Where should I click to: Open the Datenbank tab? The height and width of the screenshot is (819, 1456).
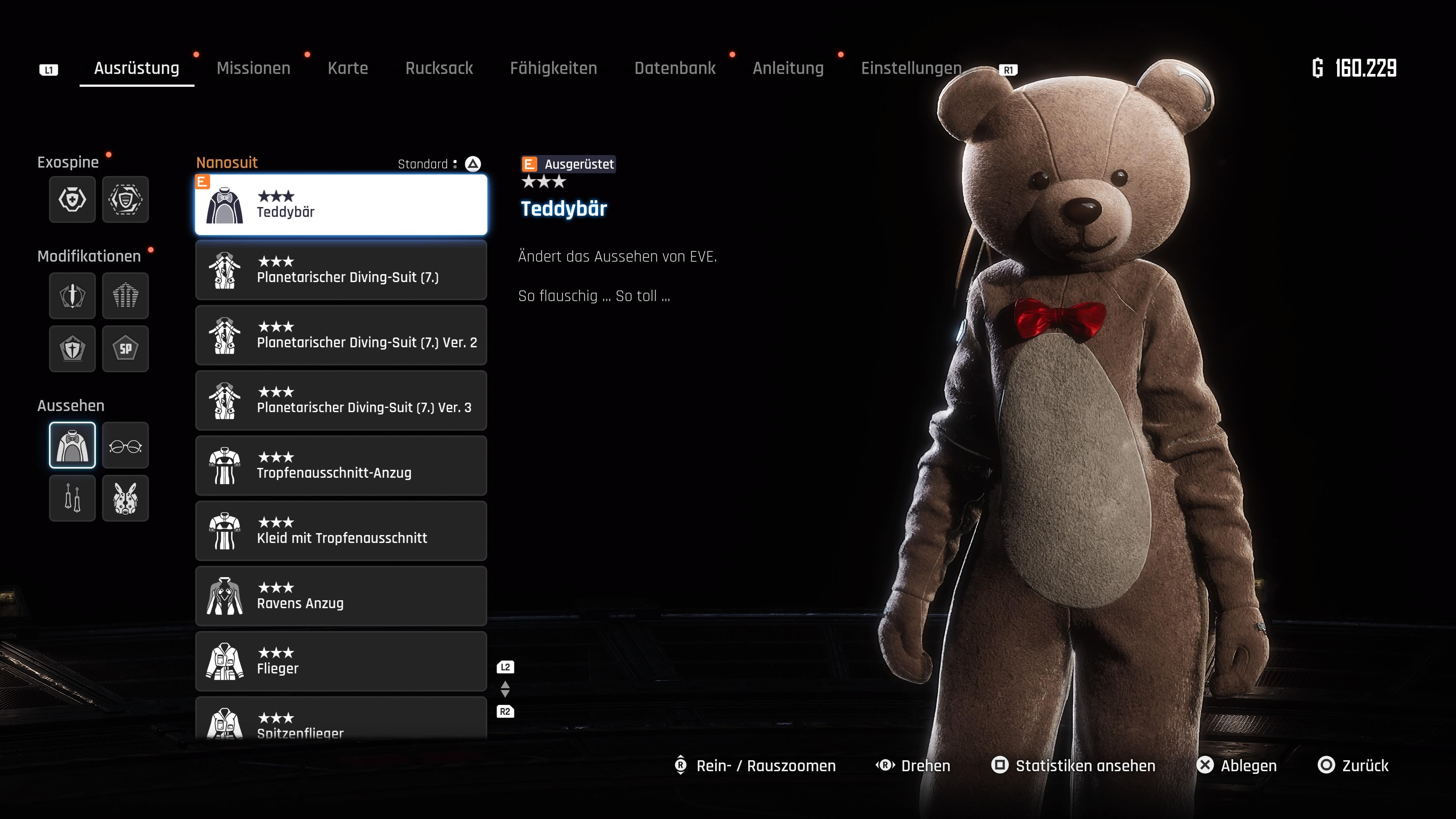point(674,68)
